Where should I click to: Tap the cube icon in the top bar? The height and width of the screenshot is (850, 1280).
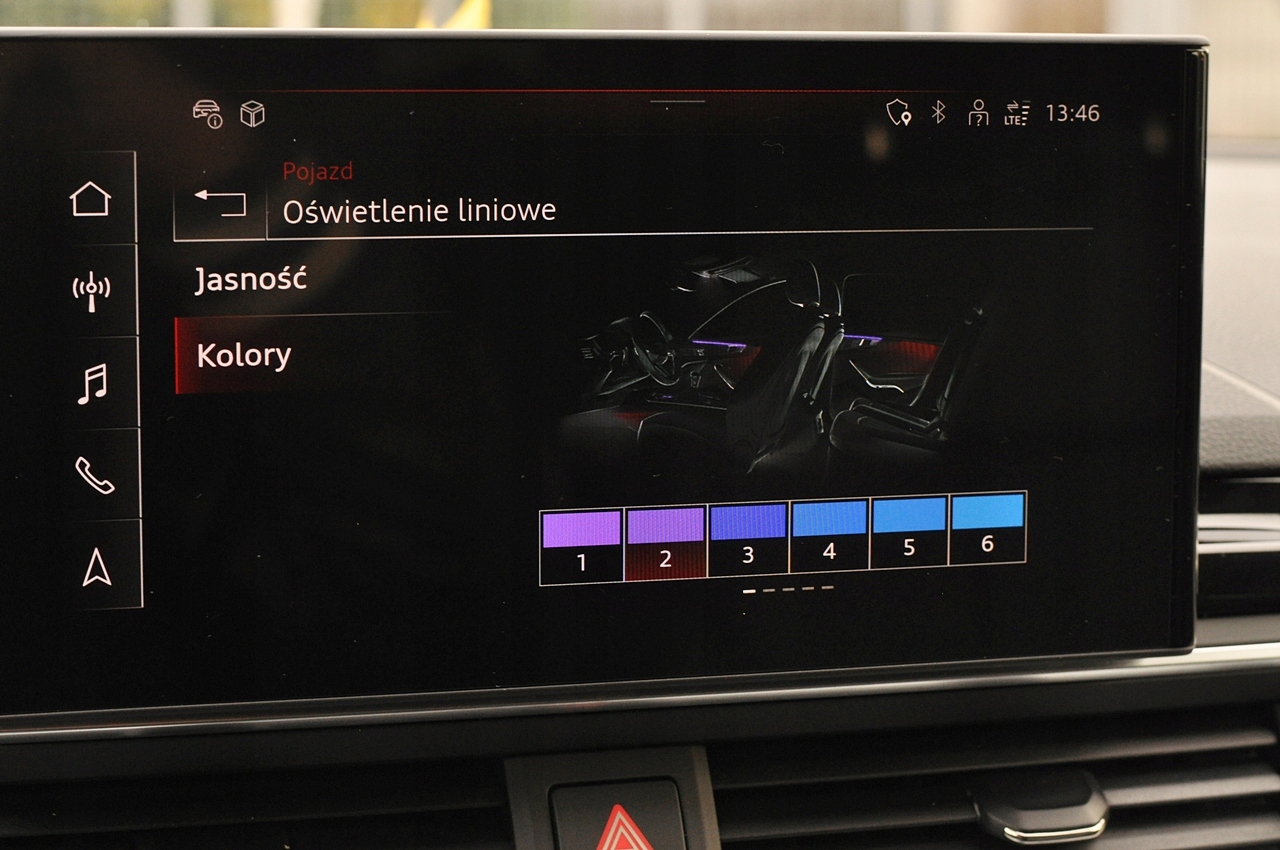point(252,114)
